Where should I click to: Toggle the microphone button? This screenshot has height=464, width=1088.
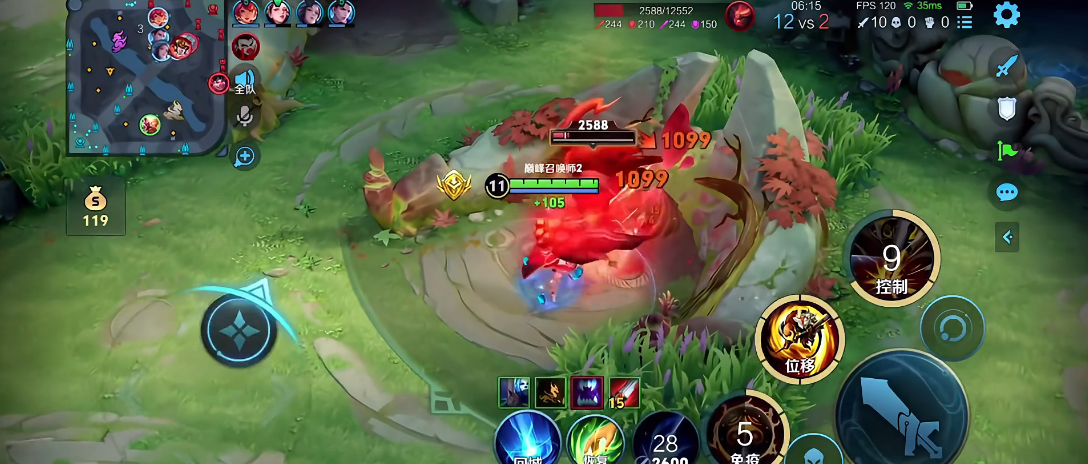(x=243, y=117)
